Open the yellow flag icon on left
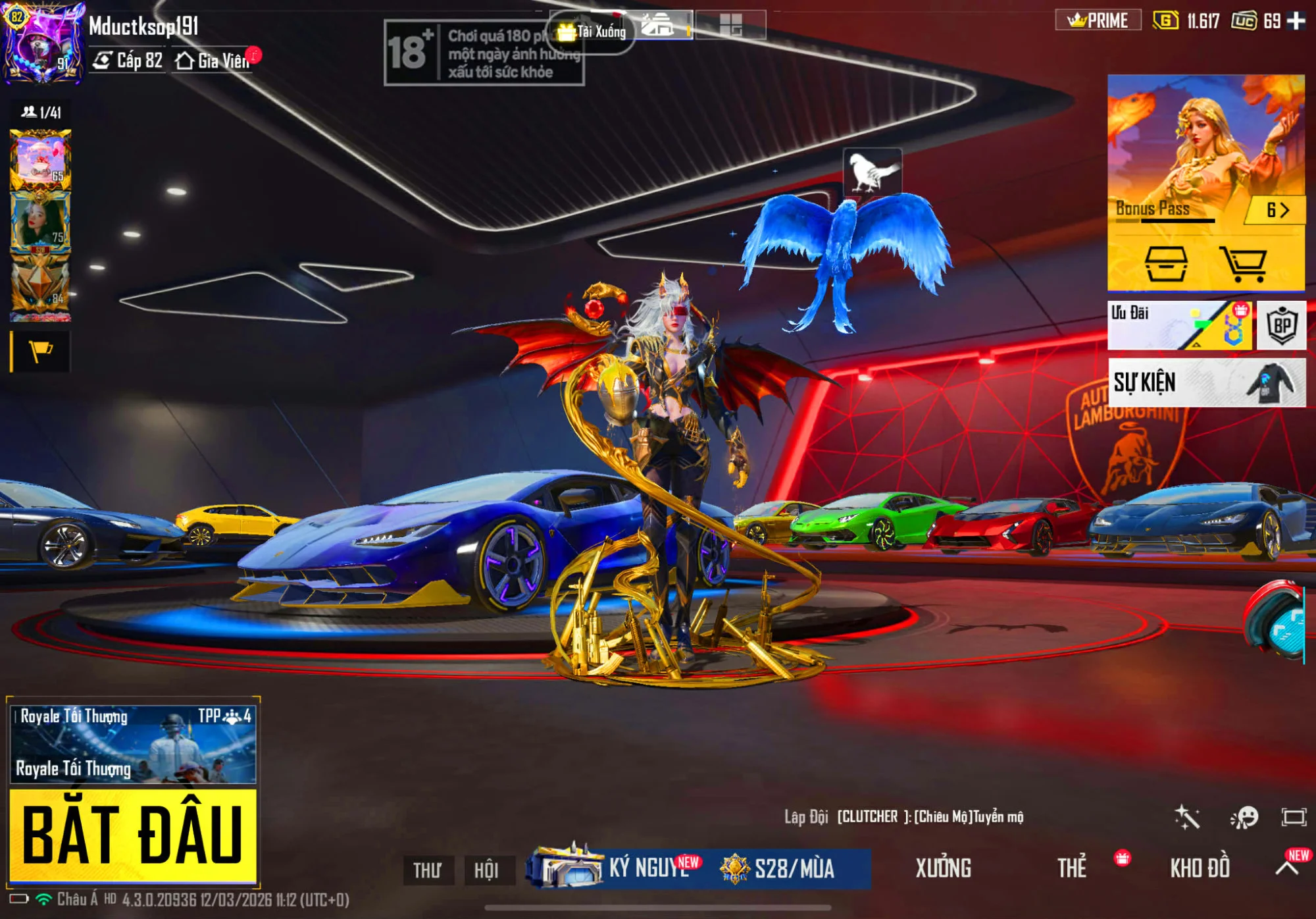 coord(41,352)
